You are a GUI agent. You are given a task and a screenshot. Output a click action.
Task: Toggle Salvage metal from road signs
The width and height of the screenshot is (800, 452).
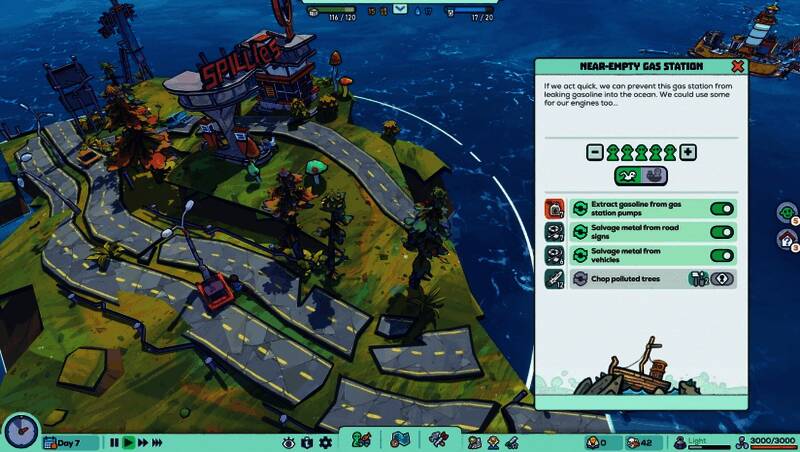pyautogui.click(x=721, y=232)
